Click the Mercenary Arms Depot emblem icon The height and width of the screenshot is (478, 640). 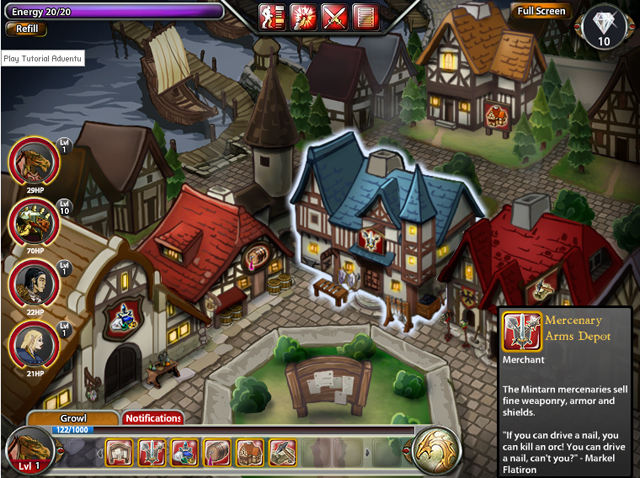pyautogui.click(x=521, y=331)
